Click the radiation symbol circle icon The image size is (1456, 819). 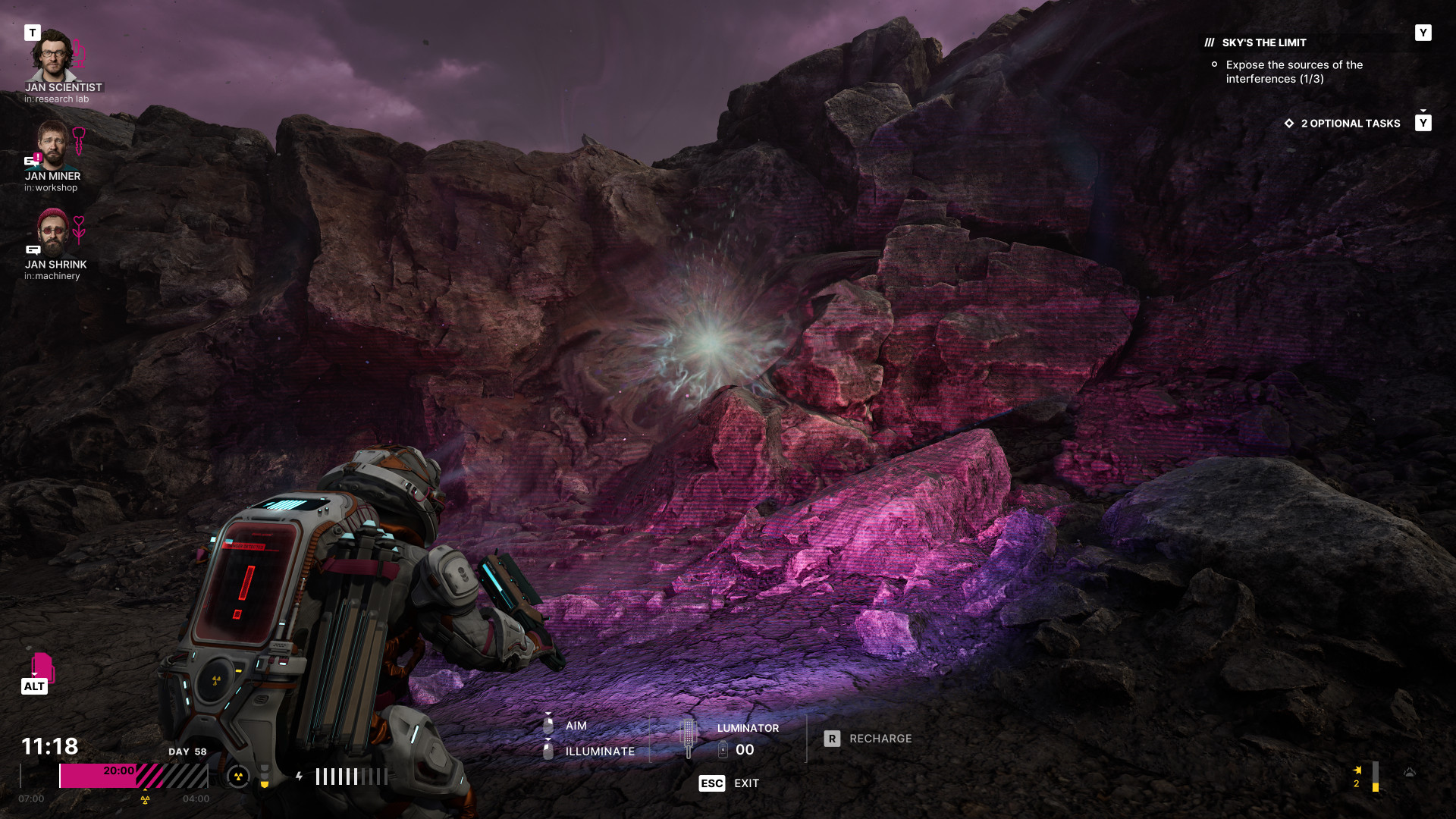(x=238, y=776)
